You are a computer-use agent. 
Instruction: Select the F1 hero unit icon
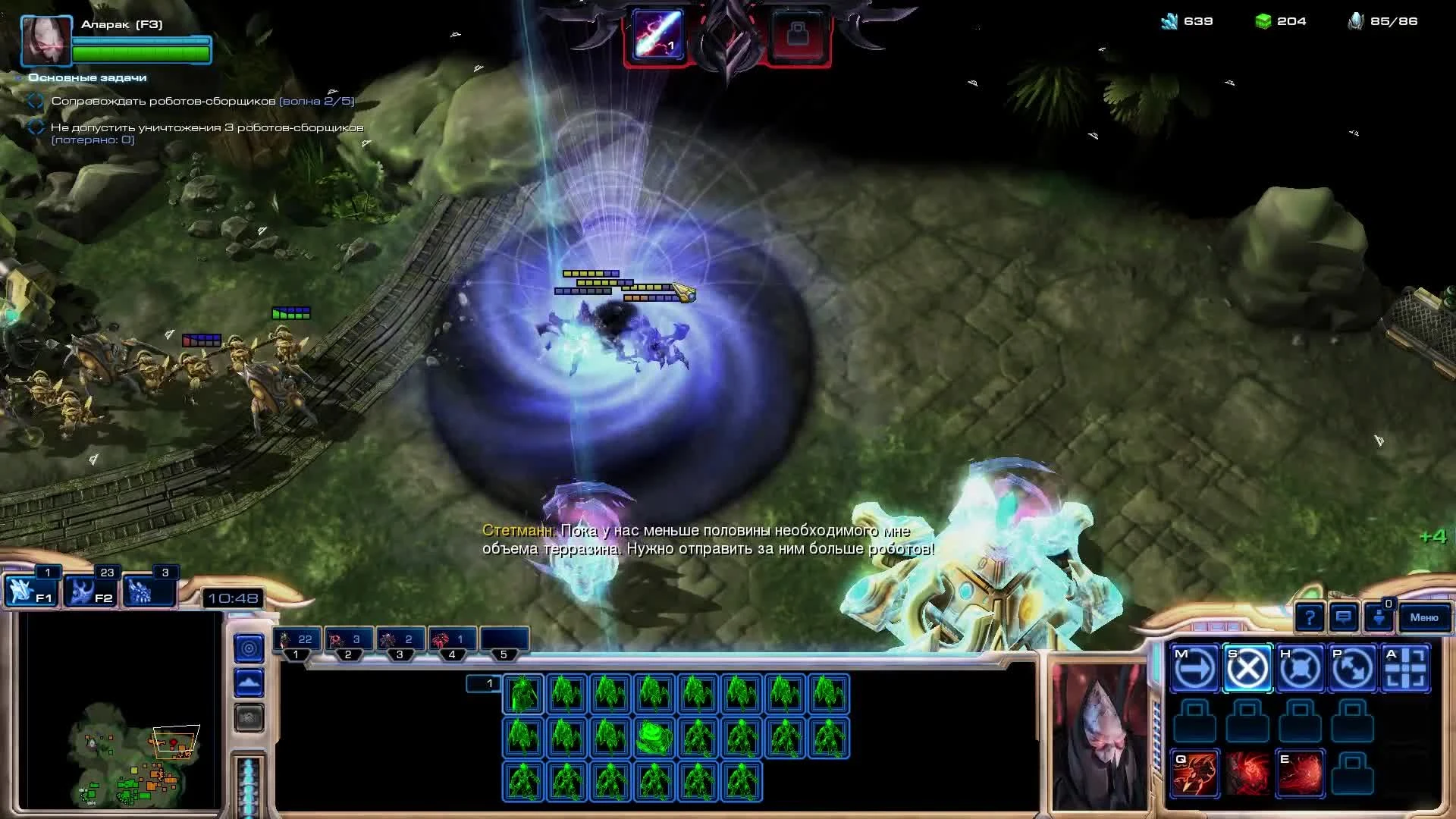coord(32,591)
